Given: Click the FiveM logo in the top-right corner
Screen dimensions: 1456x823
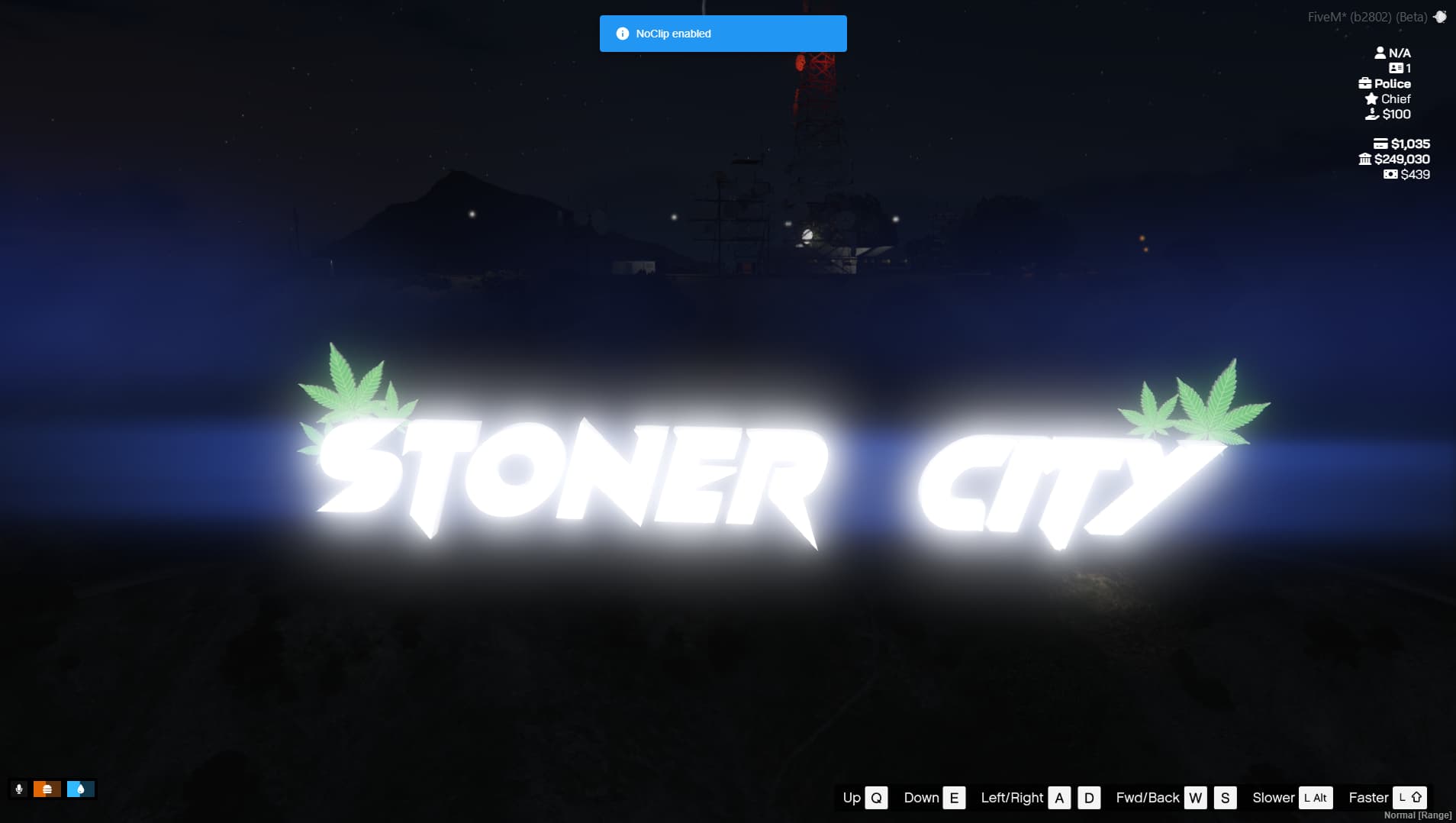Looking at the screenshot, I should coord(1441,15).
